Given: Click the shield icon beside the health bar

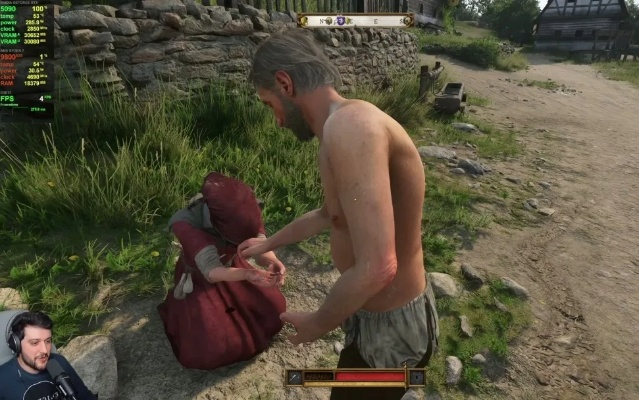Looking at the screenshot, I should tap(416, 377).
